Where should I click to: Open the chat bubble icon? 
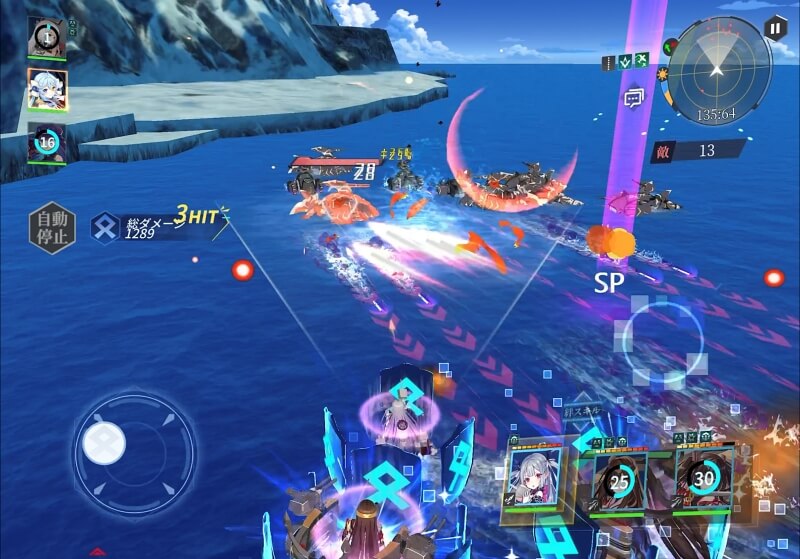633,97
